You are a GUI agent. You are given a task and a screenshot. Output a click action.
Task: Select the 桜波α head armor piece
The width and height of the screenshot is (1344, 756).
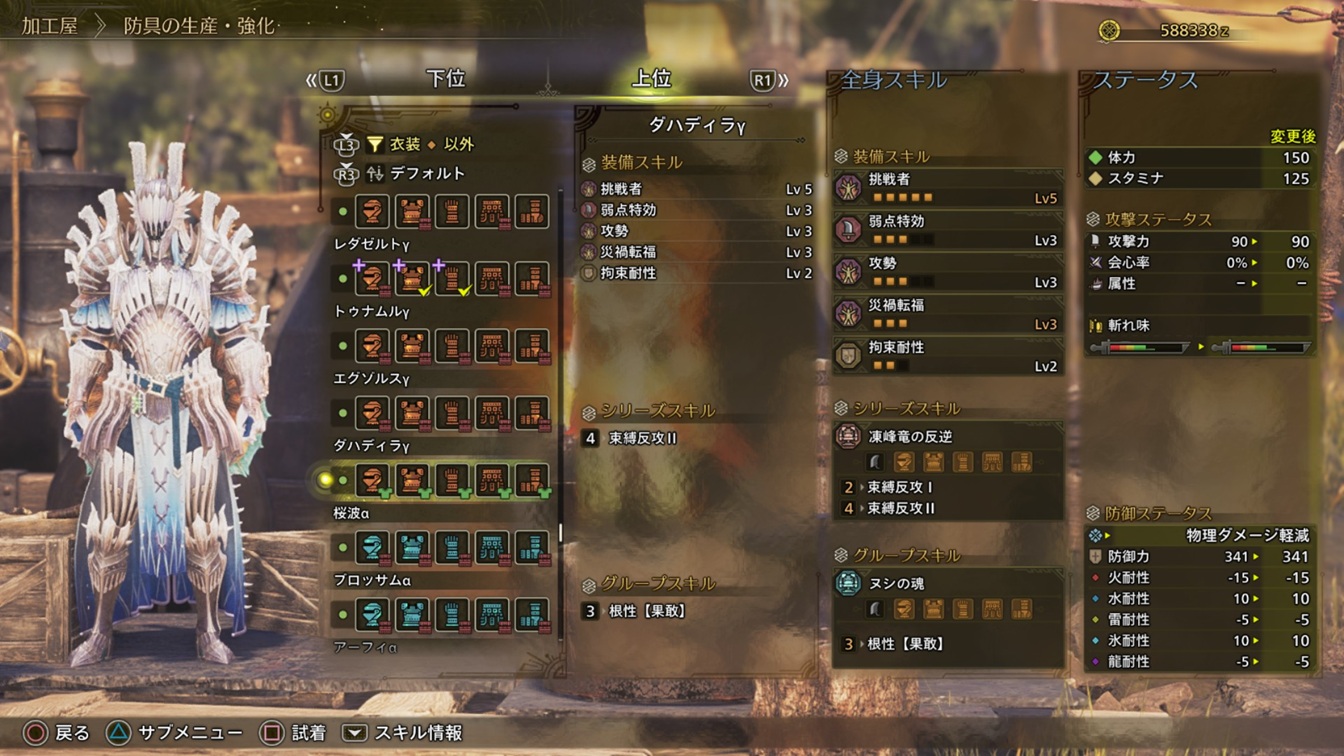[373, 547]
